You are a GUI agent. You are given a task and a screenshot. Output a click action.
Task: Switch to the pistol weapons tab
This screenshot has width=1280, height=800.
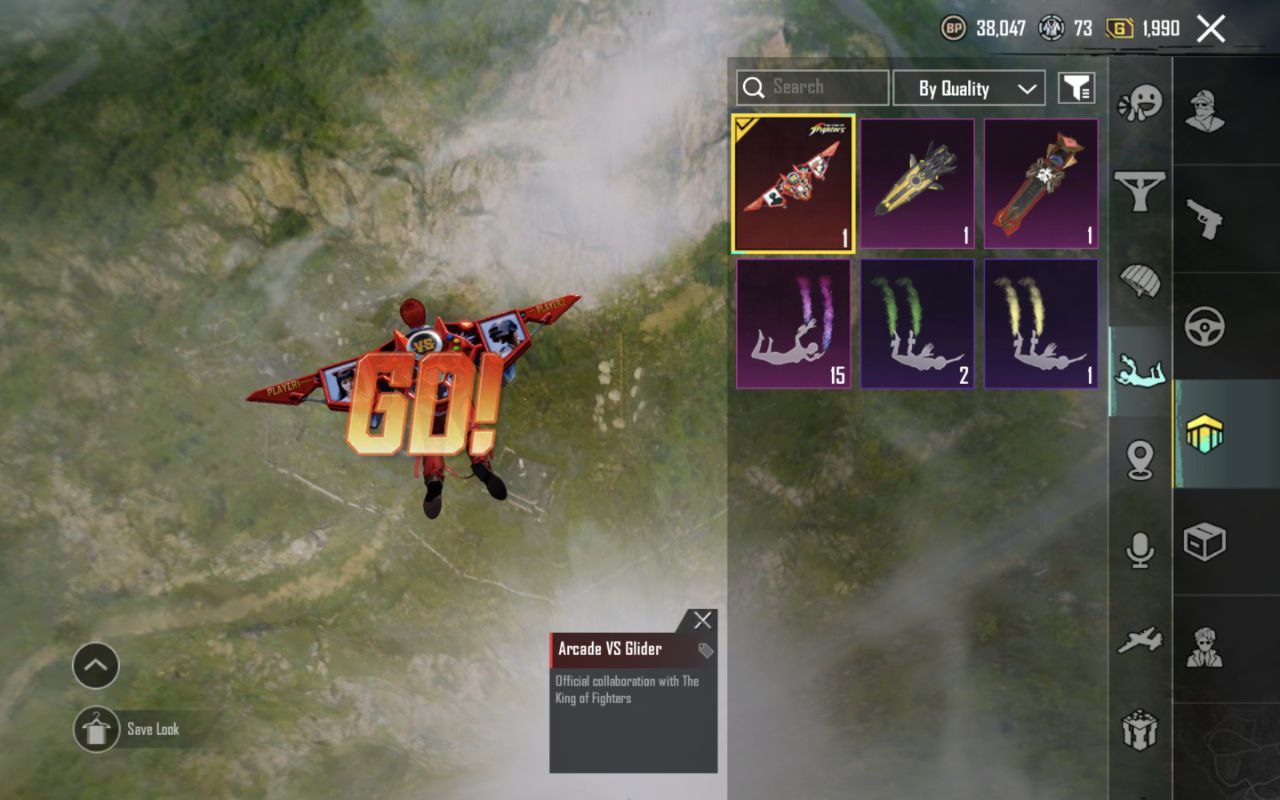tap(1205, 218)
